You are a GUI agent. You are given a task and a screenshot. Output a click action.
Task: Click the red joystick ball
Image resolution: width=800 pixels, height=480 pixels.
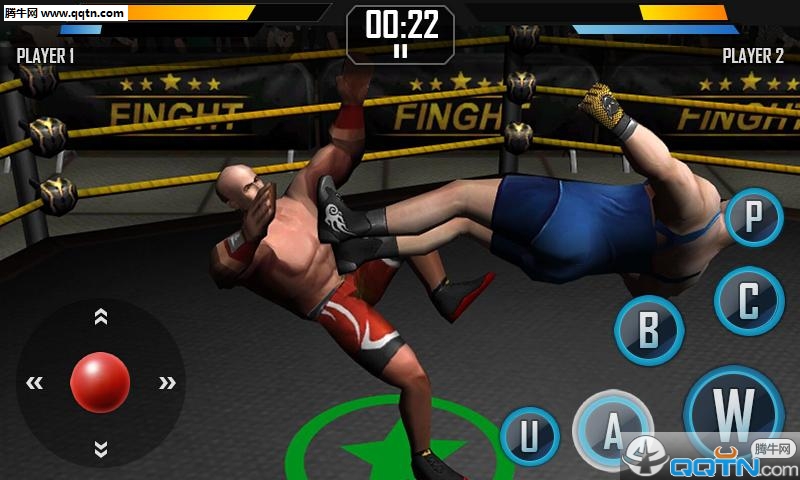pos(100,382)
